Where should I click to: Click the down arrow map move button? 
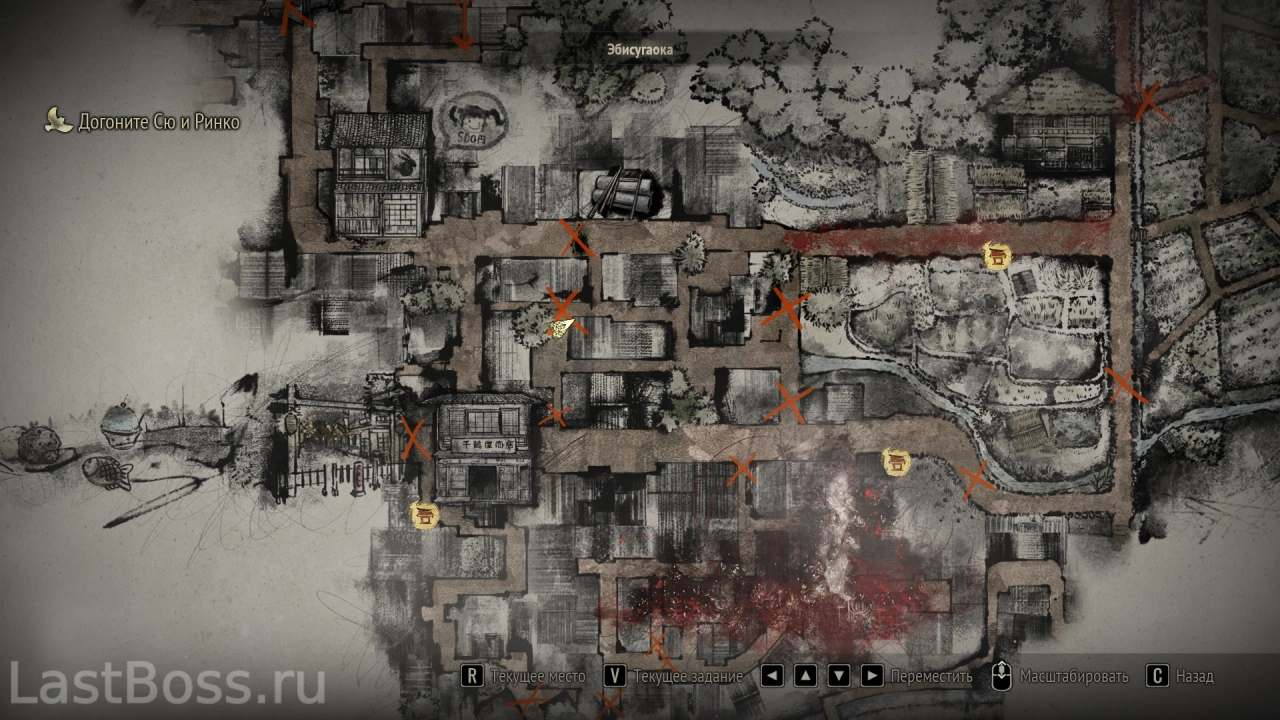[x=839, y=676]
